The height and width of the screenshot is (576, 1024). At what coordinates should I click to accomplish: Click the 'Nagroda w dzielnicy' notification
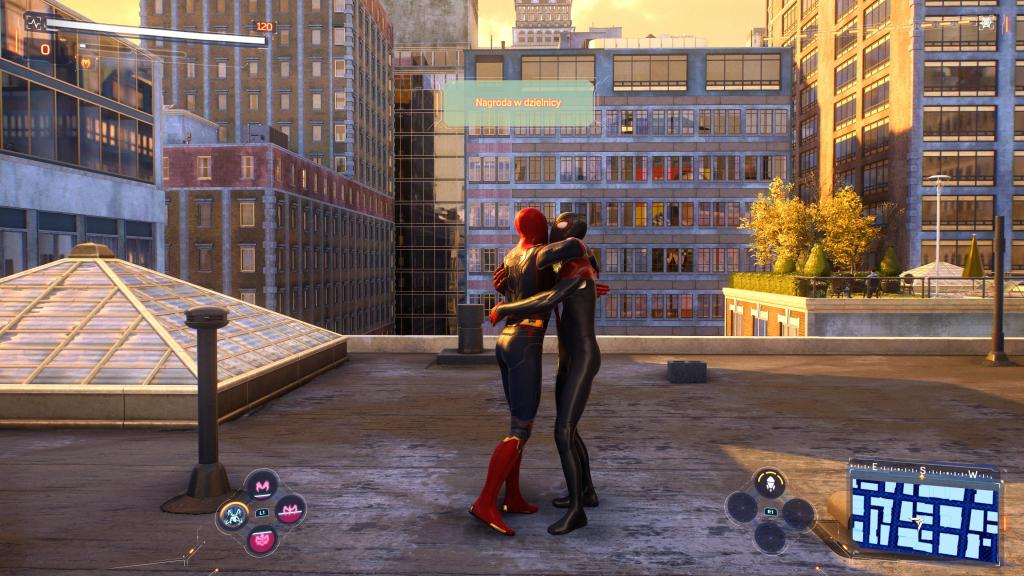click(518, 103)
